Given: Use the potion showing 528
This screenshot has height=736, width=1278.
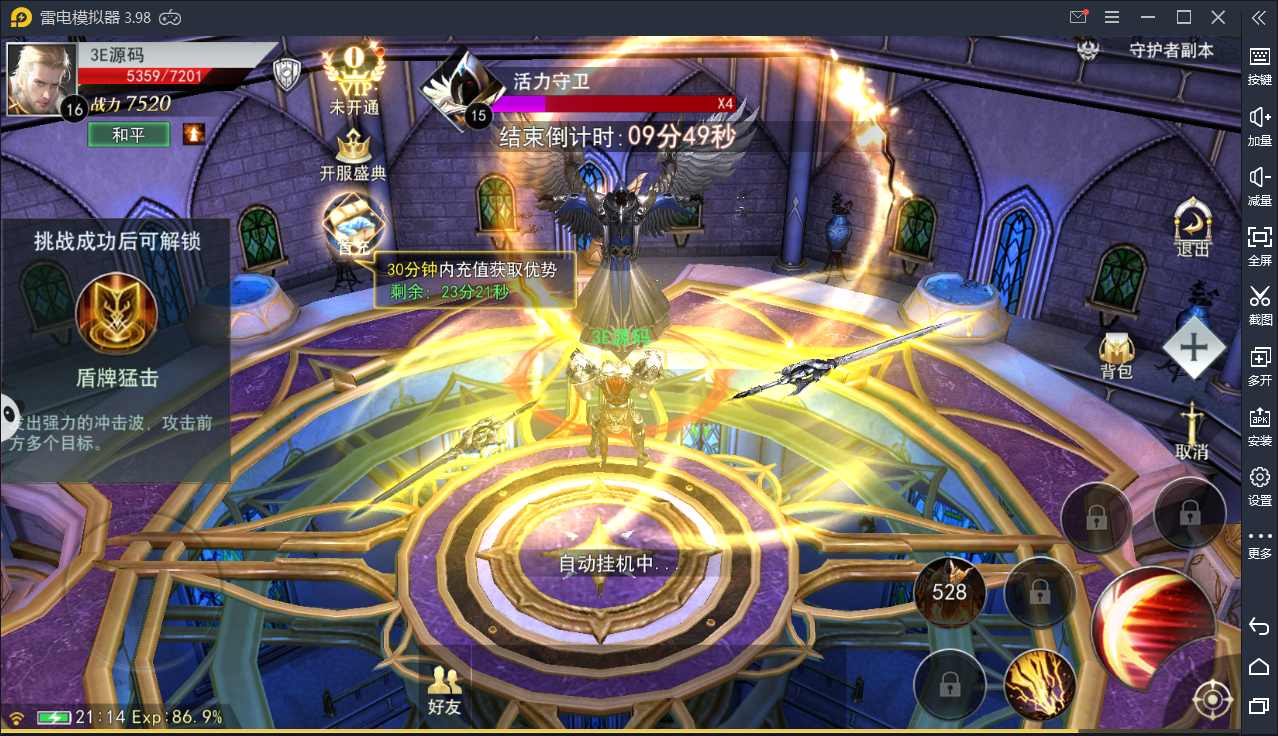Looking at the screenshot, I should point(949,592).
